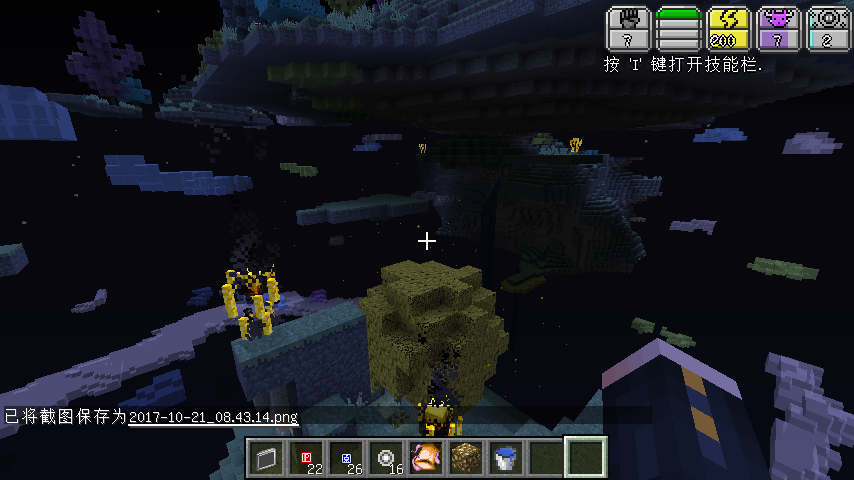Select the red P item stack of 22
Screen dimensions: 854x480
(x=308, y=459)
